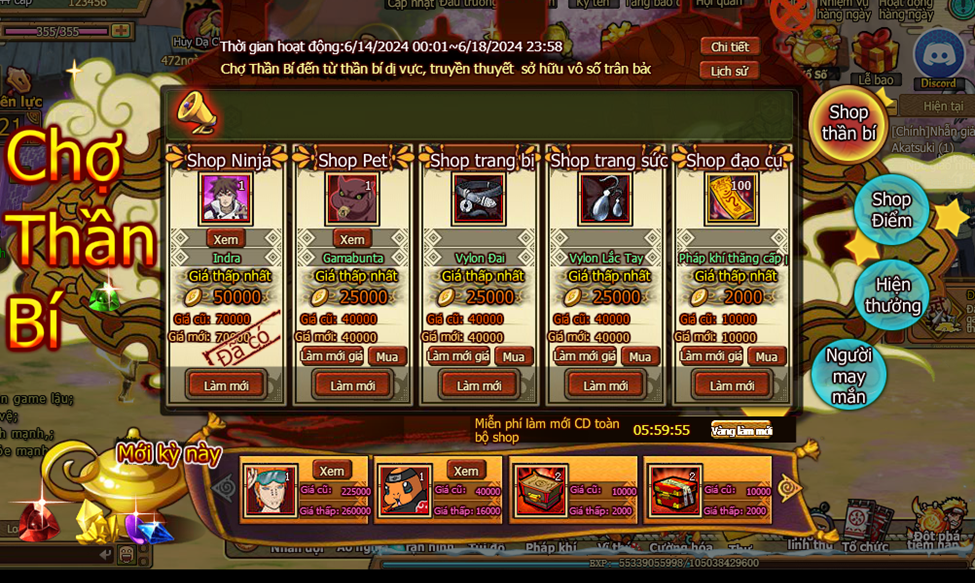Open the Lễ bảo gift box
975x583 pixels.
876,55
